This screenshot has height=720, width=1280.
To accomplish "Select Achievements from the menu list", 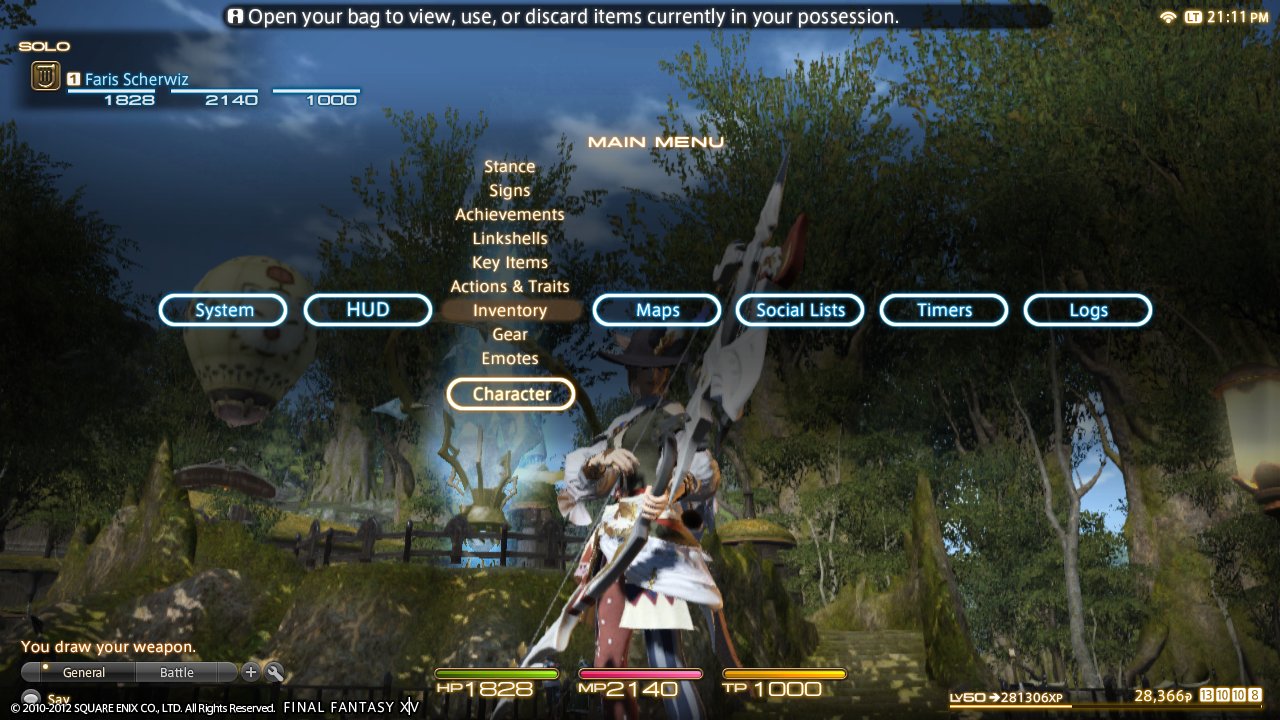I will pyautogui.click(x=510, y=214).
